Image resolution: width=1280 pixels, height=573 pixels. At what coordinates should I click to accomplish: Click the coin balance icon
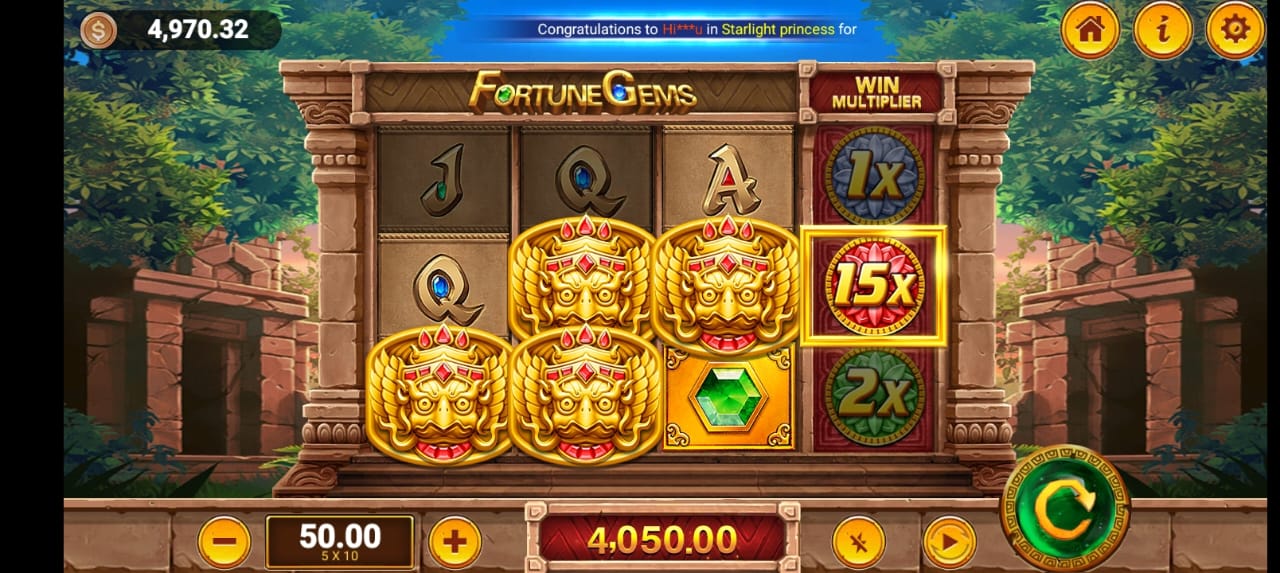[98, 30]
